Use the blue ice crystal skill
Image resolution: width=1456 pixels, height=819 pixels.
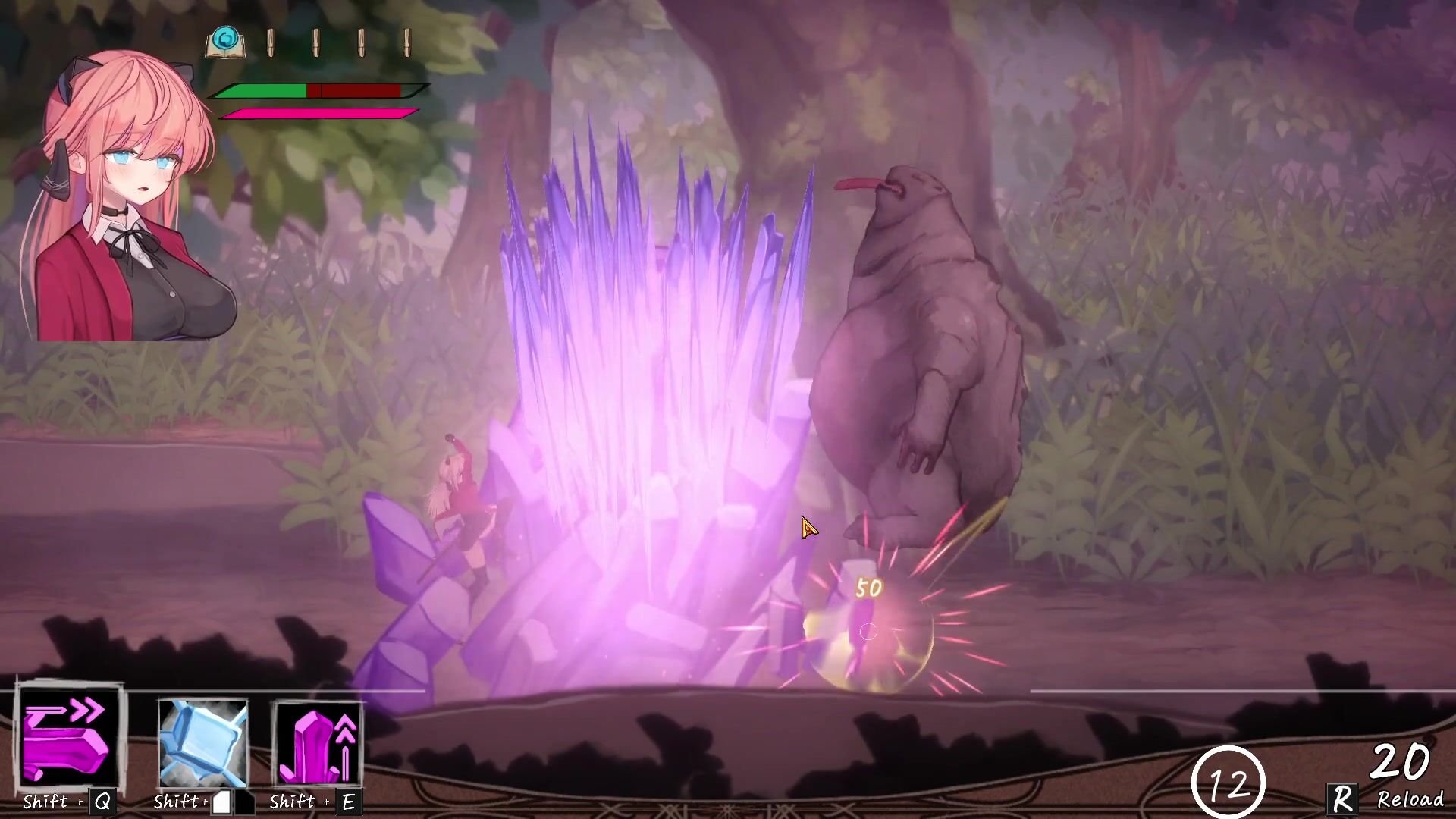[202, 743]
